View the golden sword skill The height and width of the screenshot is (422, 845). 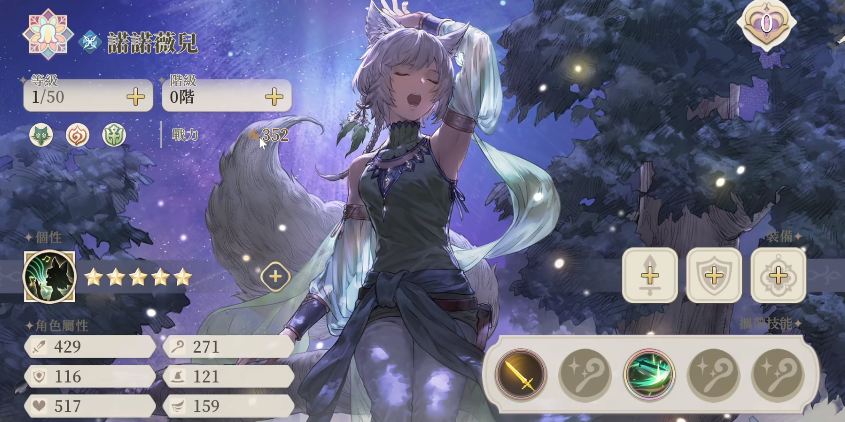[x=521, y=375]
